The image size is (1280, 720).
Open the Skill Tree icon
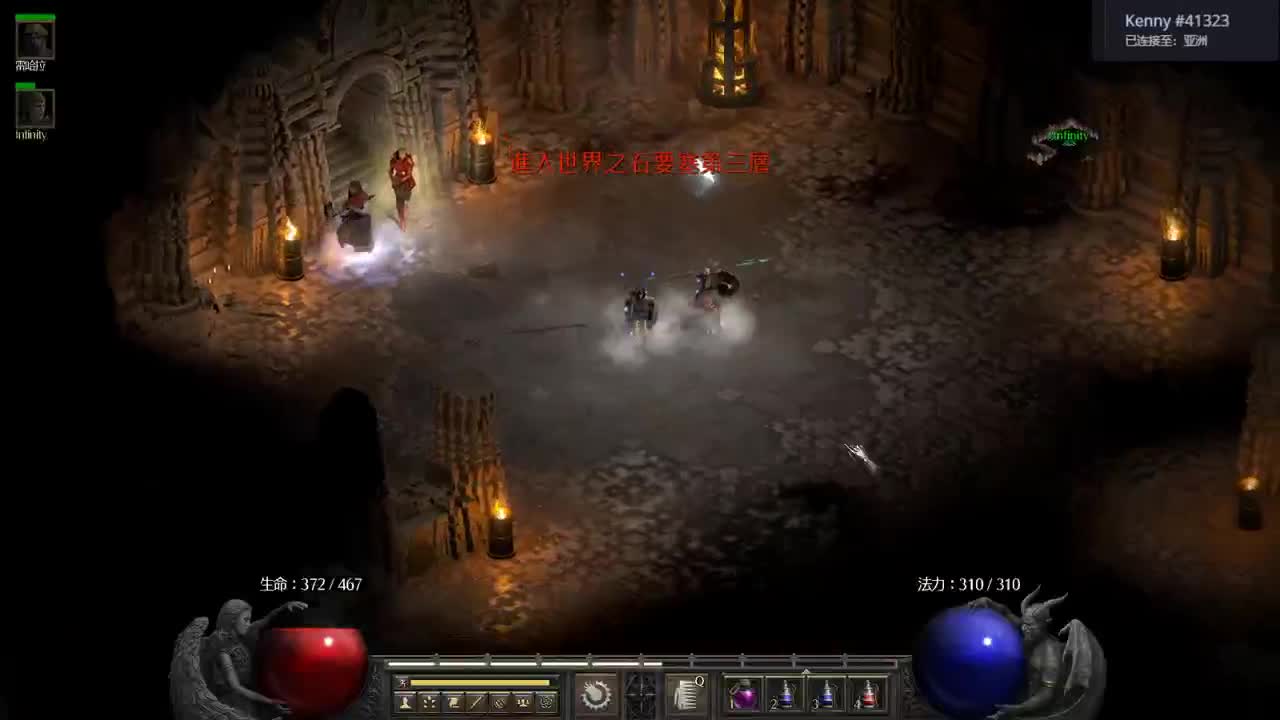tap(428, 702)
